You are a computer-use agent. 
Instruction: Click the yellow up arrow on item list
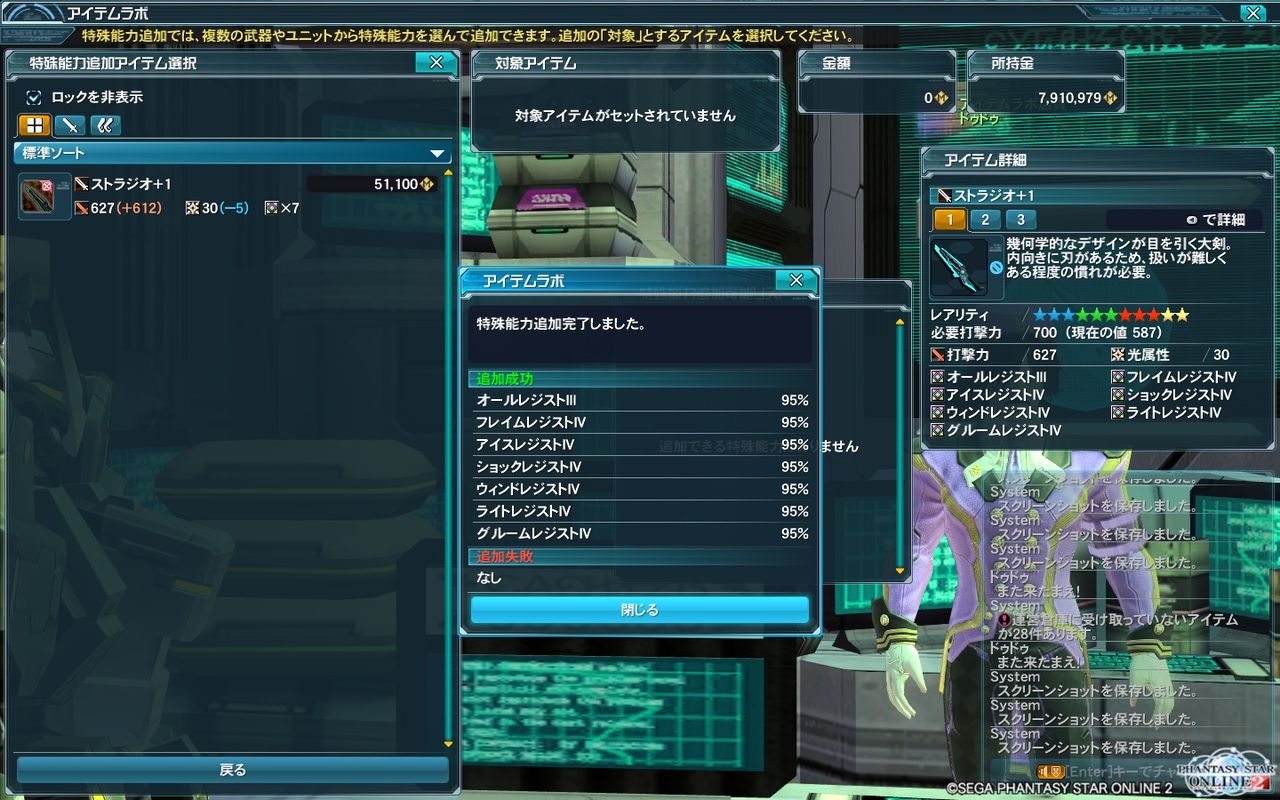(x=448, y=172)
